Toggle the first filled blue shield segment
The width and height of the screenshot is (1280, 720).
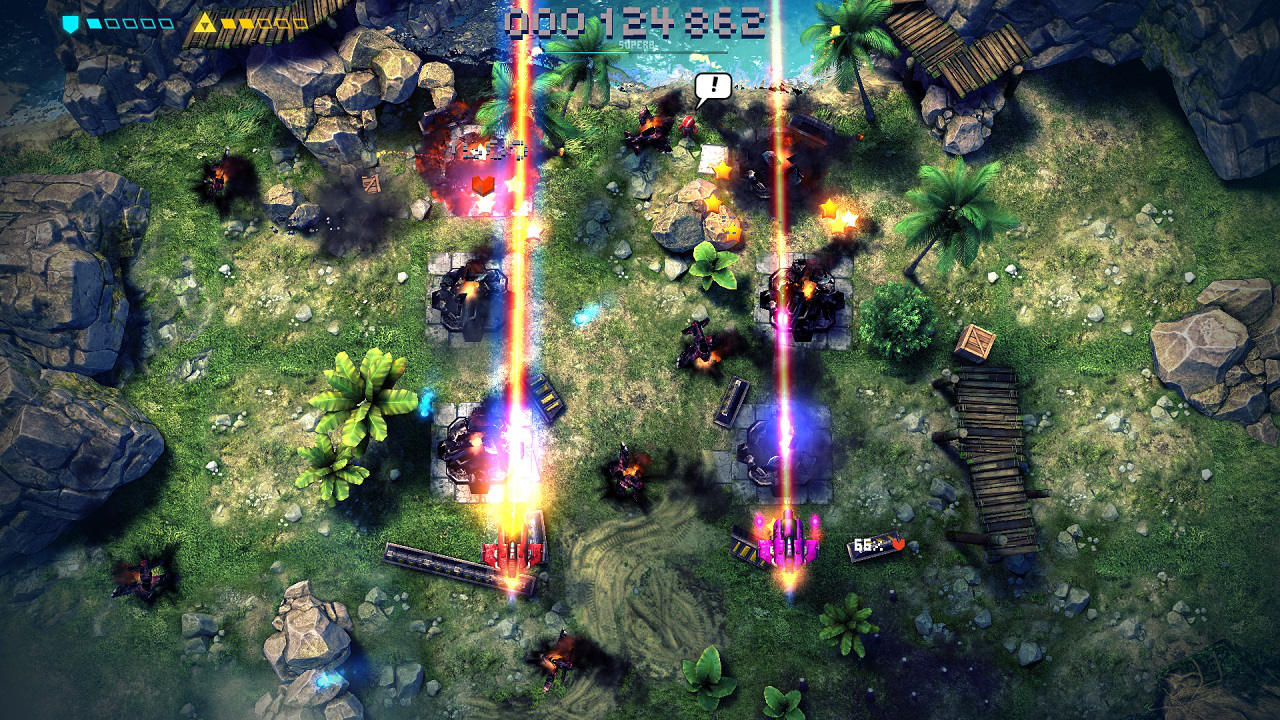(x=95, y=22)
